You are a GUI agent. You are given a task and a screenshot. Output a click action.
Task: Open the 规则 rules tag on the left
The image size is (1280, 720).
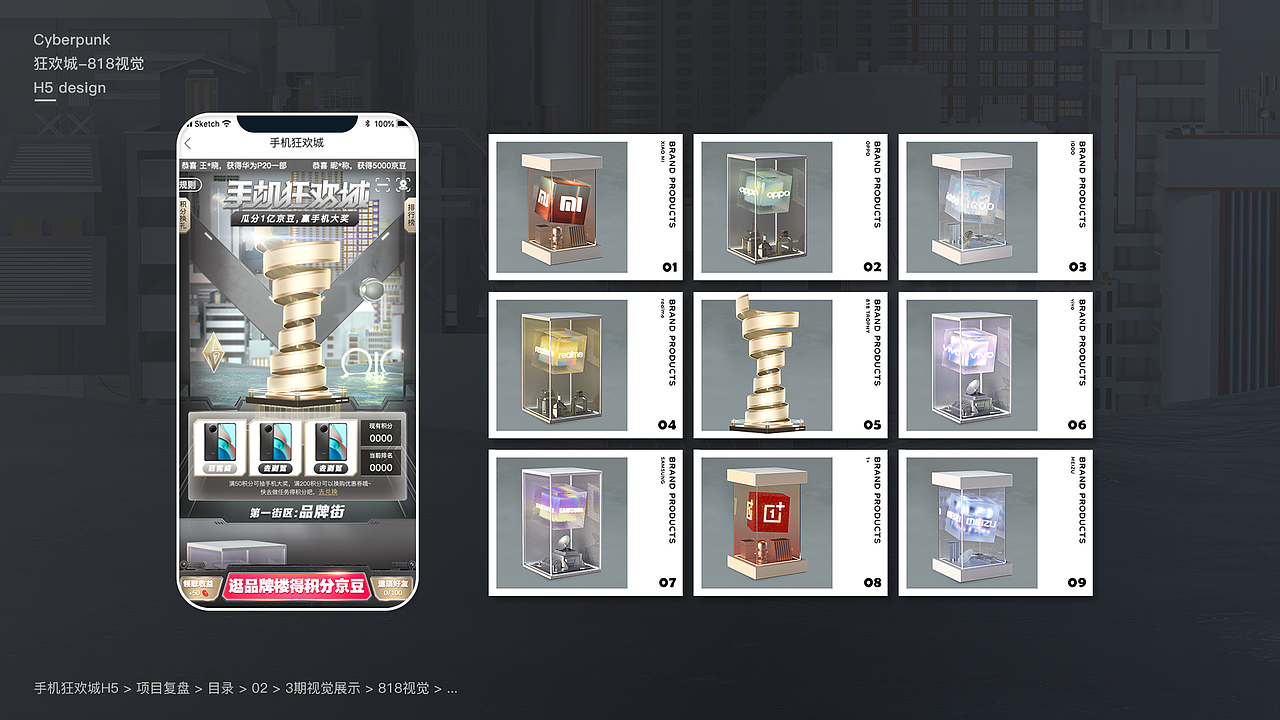(x=187, y=185)
